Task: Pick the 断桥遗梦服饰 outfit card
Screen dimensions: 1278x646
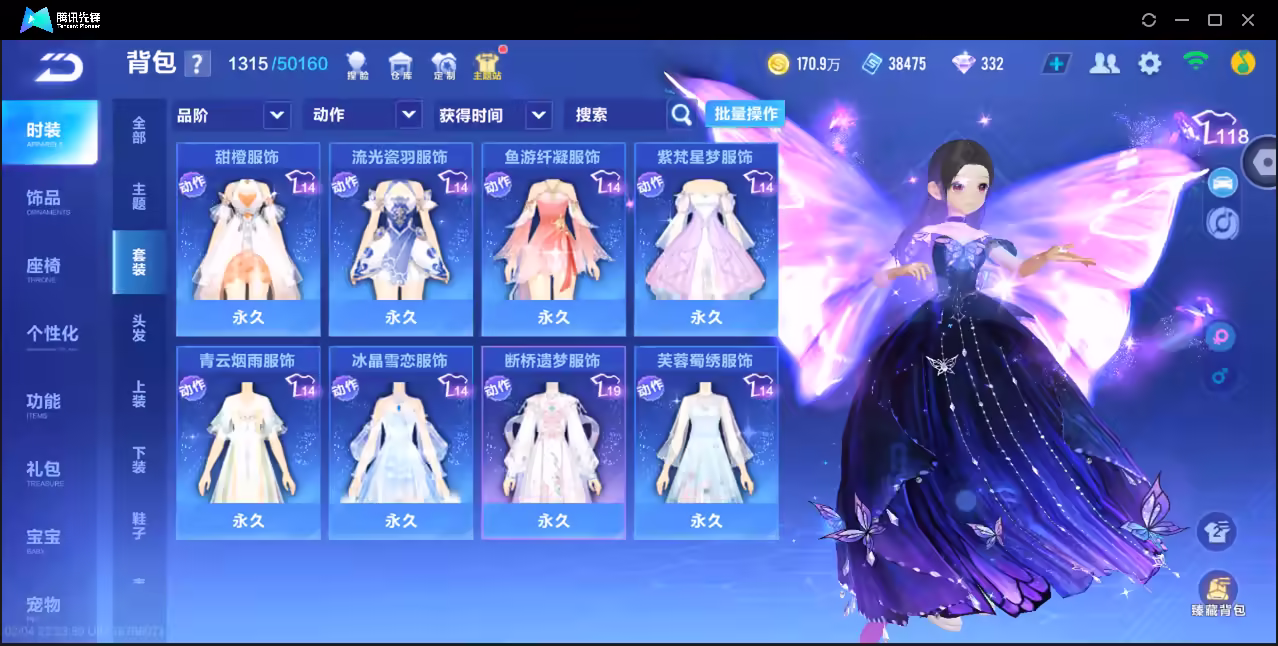Action: [x=553, y=442]
